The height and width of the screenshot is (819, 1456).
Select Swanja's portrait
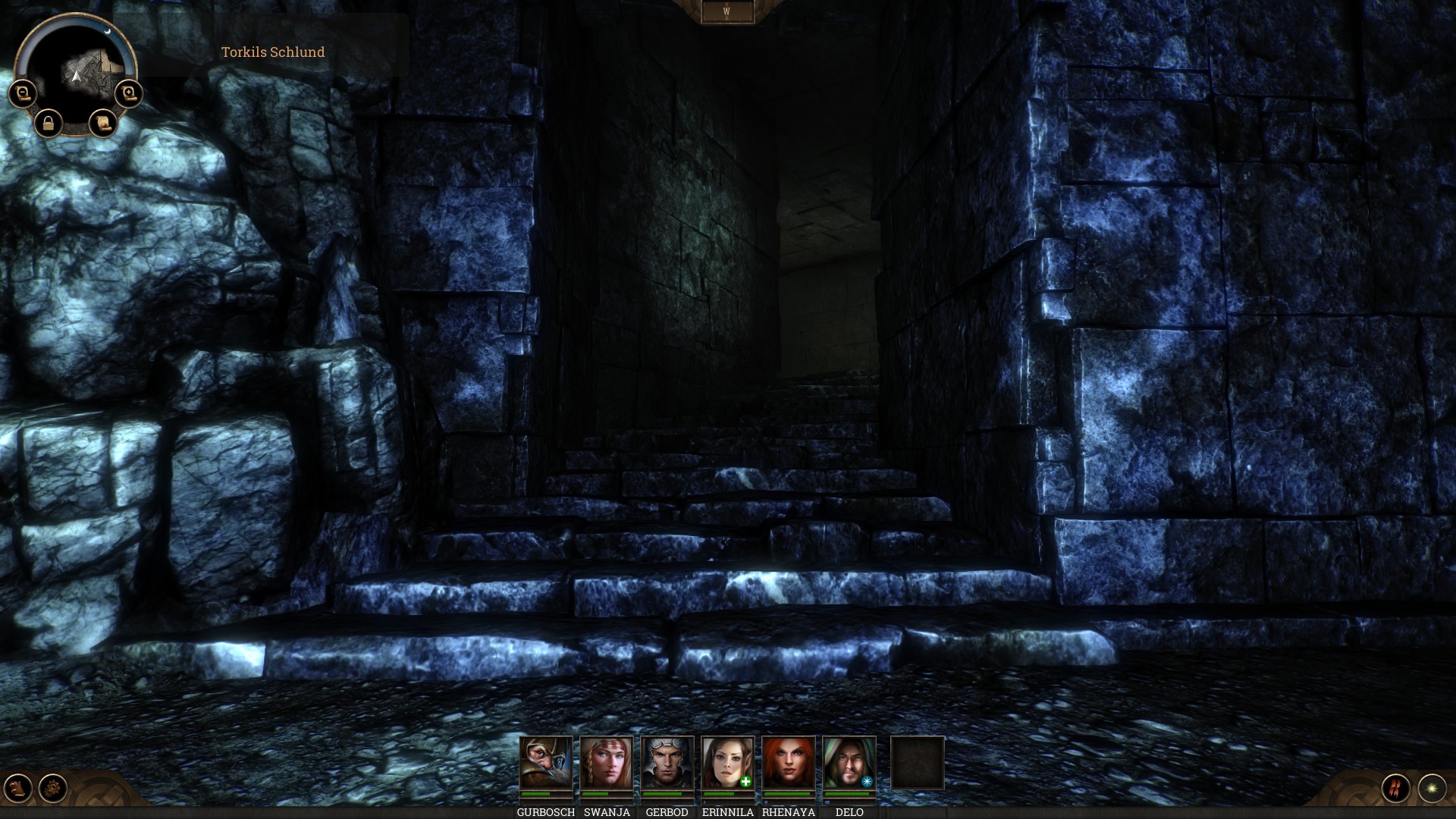point(607,763)
